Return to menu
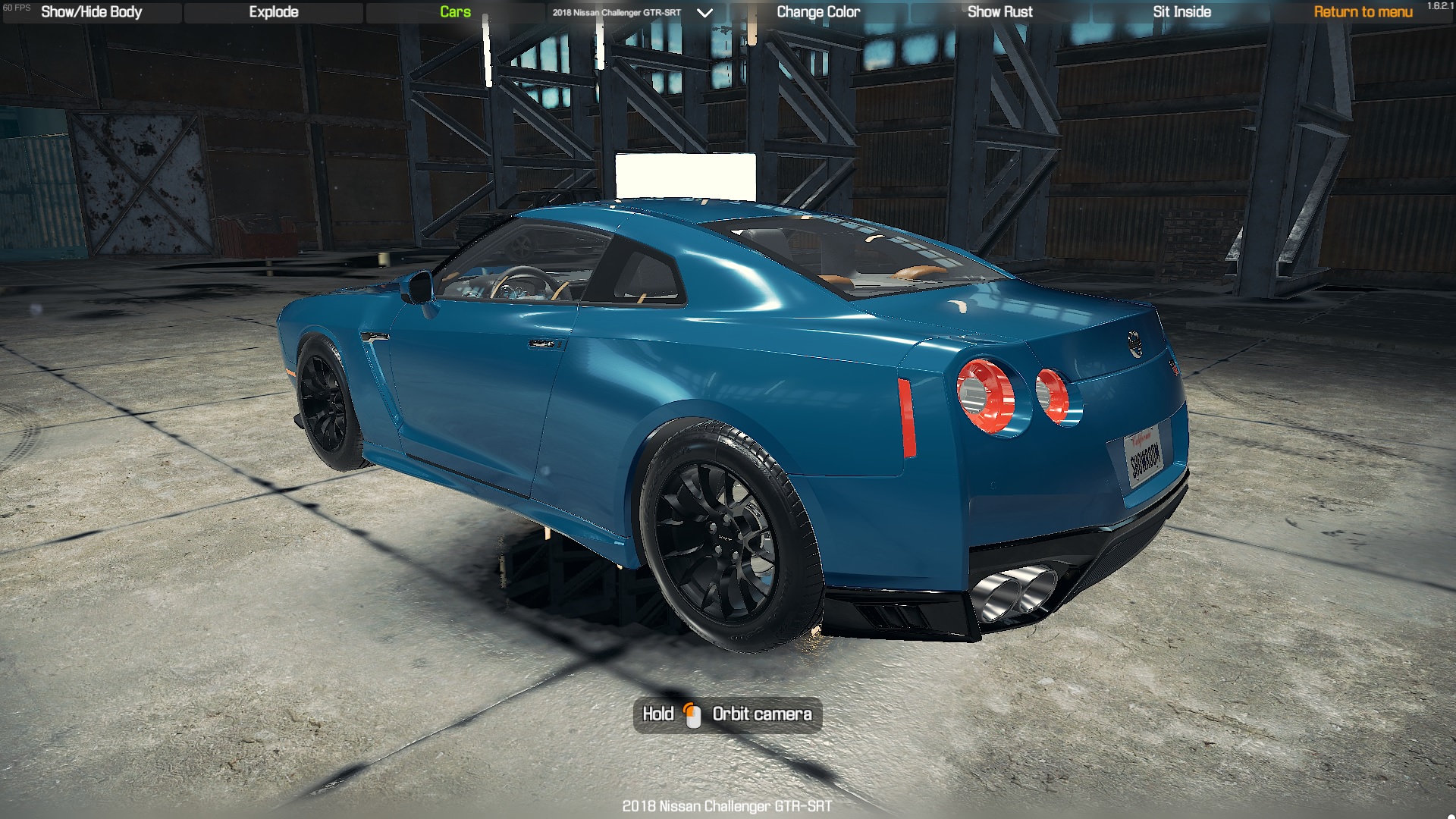Viewport: 1456px width, 819px height. click(1363, 12)
